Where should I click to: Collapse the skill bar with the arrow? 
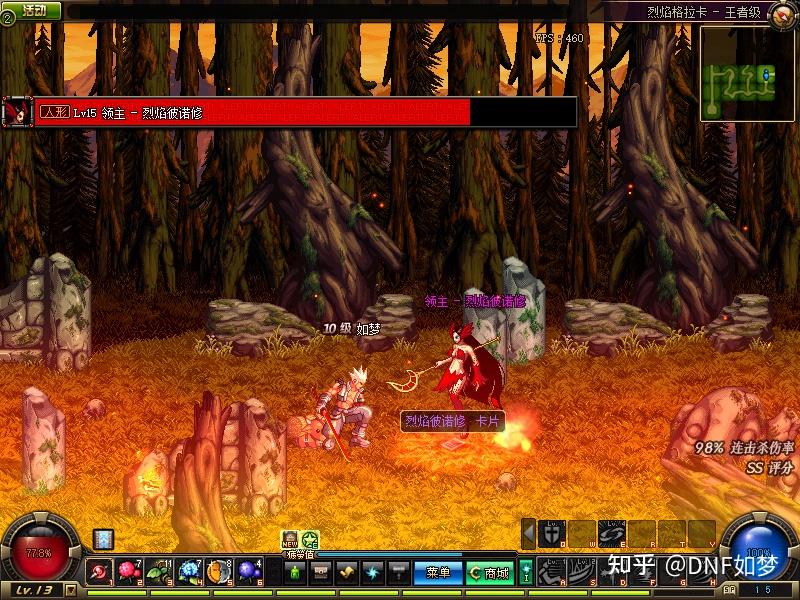tap(528, 534)
